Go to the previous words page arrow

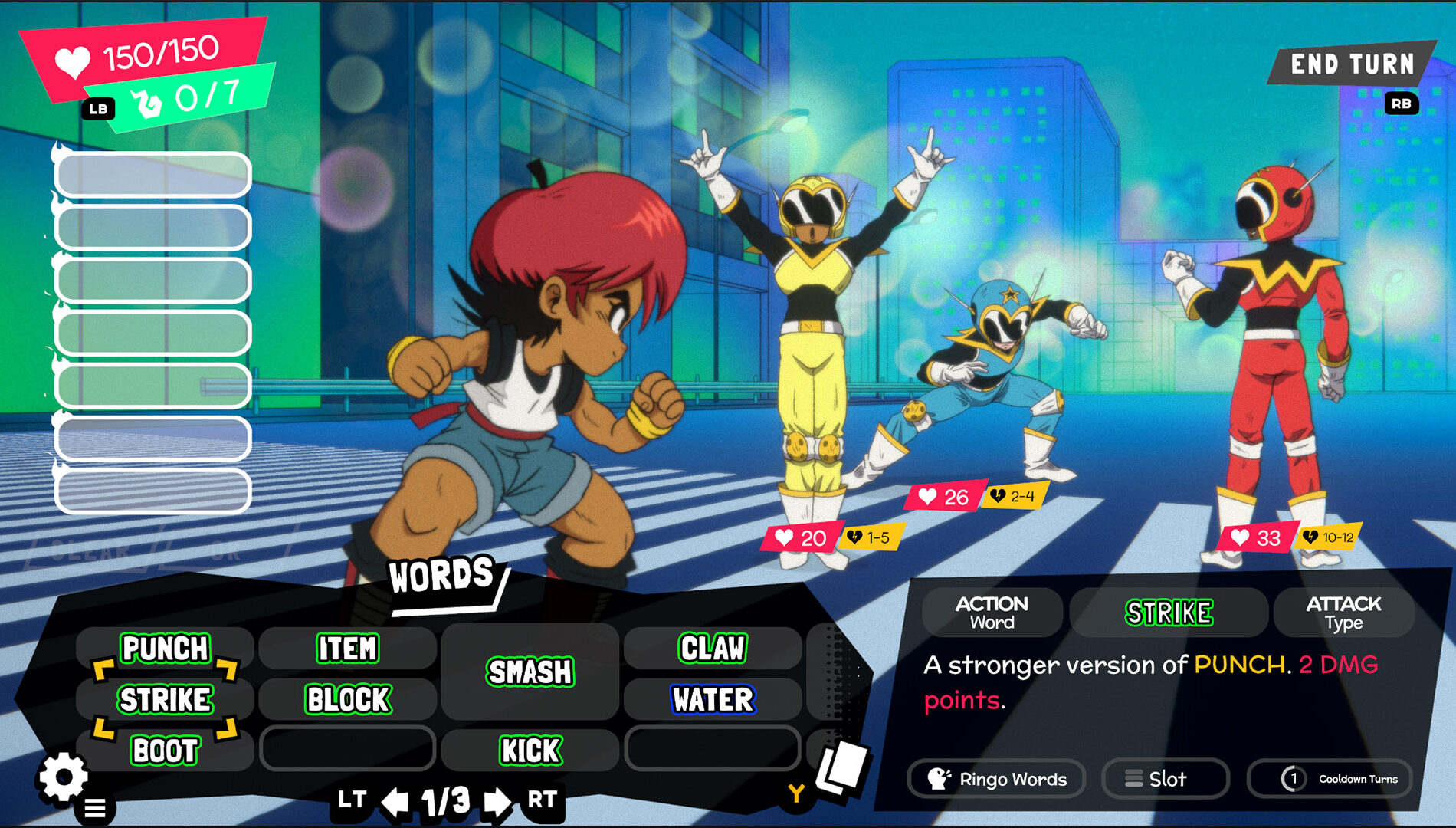(x=395, y=802)
